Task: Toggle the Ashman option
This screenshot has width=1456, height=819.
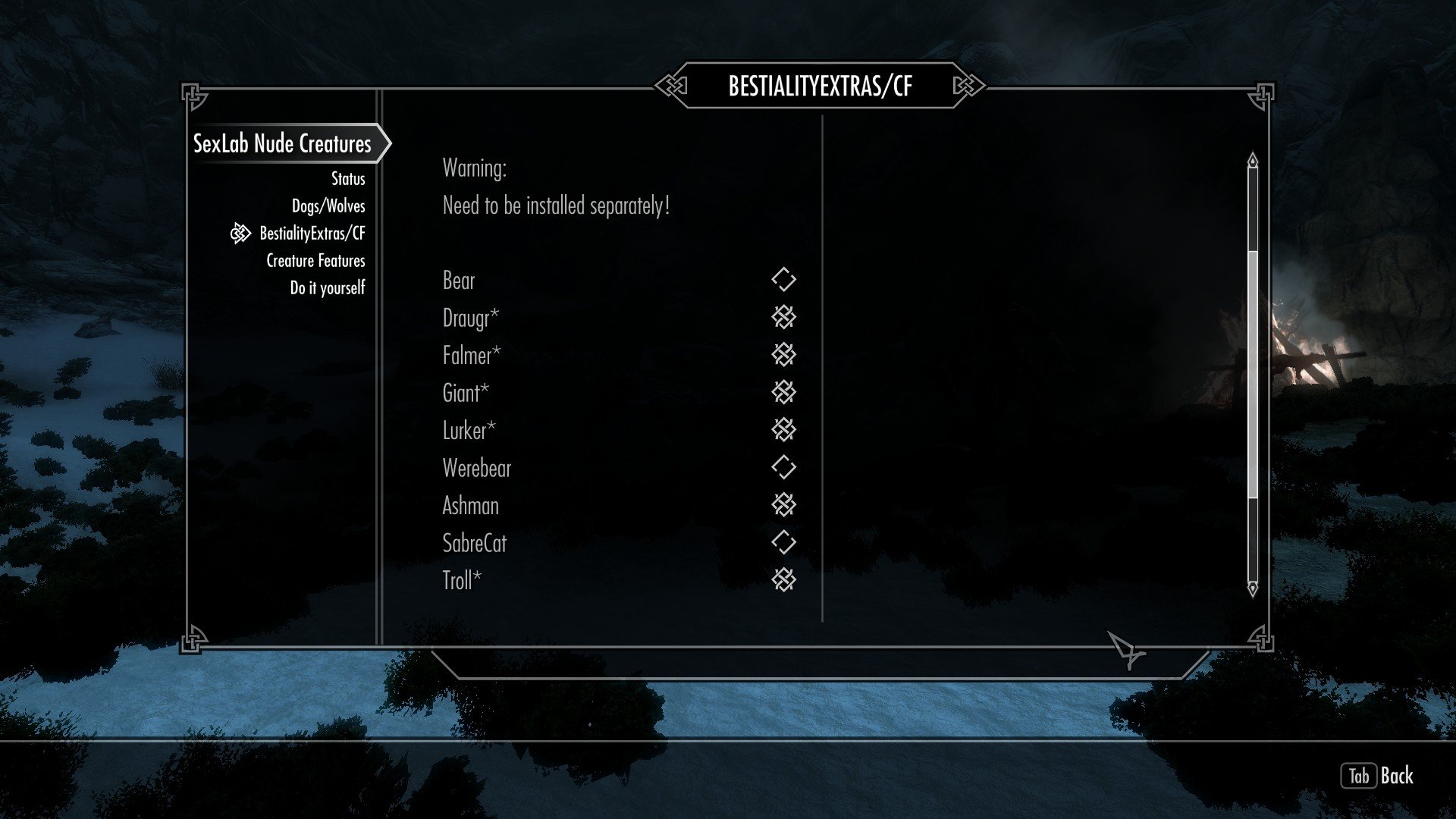Action: (783, 505)
